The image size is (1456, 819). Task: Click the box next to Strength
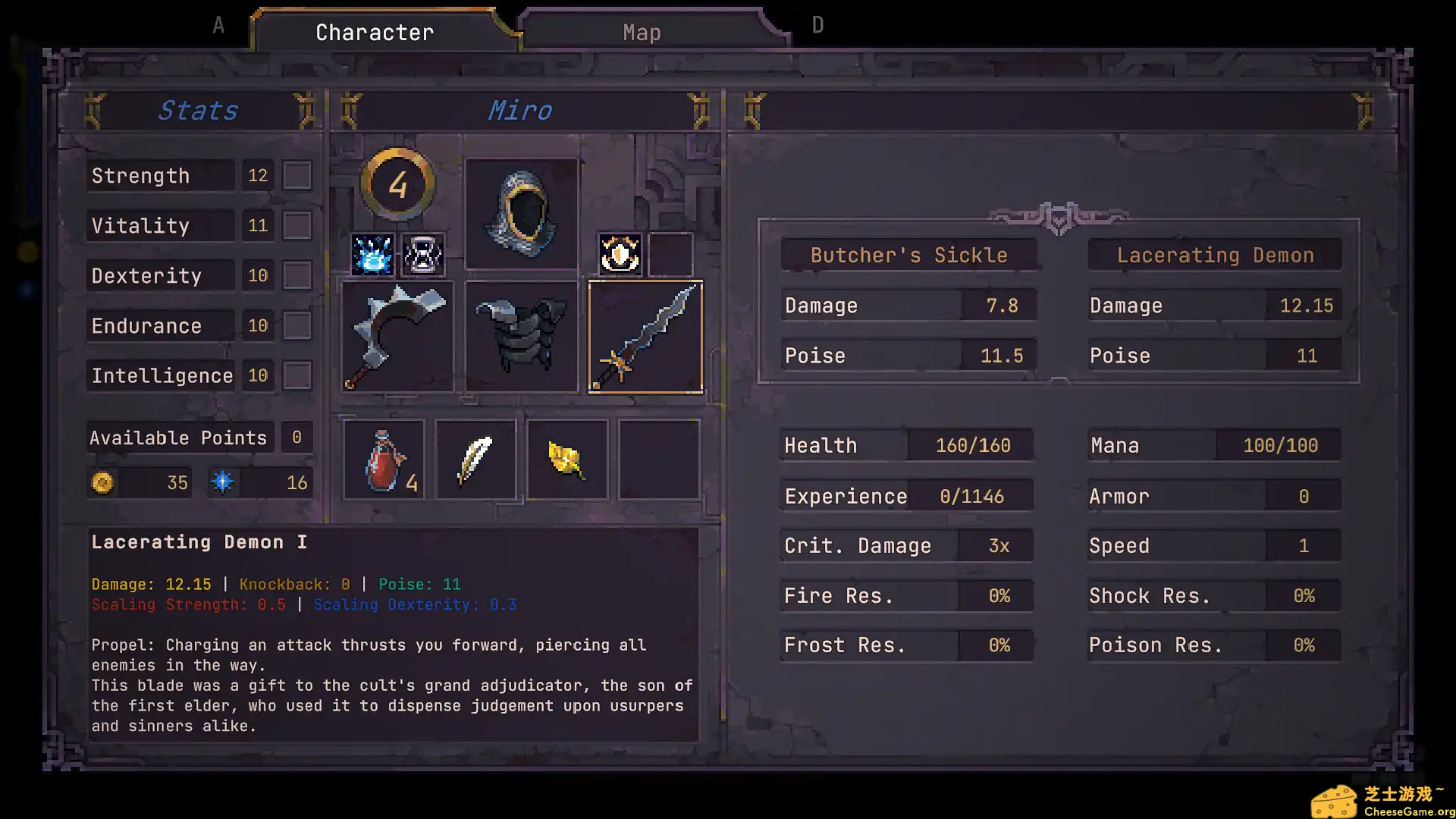[x=297, y=176]
